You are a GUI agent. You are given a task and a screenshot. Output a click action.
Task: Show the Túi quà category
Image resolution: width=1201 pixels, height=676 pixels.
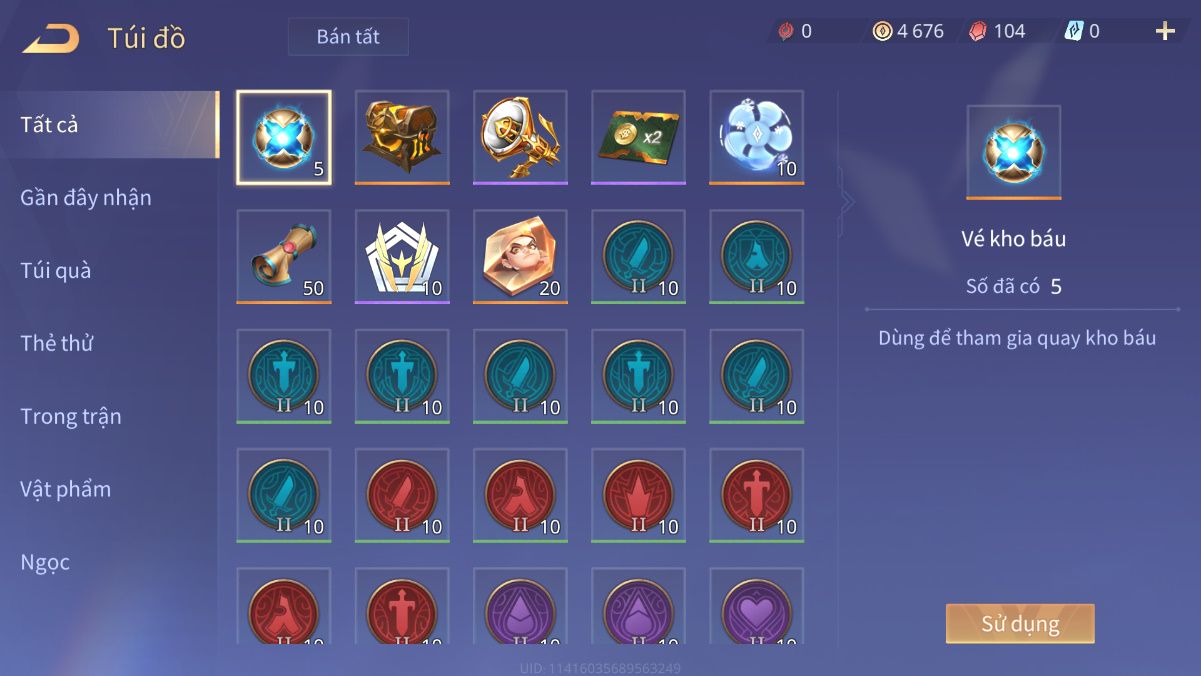[x=56, y=271]
